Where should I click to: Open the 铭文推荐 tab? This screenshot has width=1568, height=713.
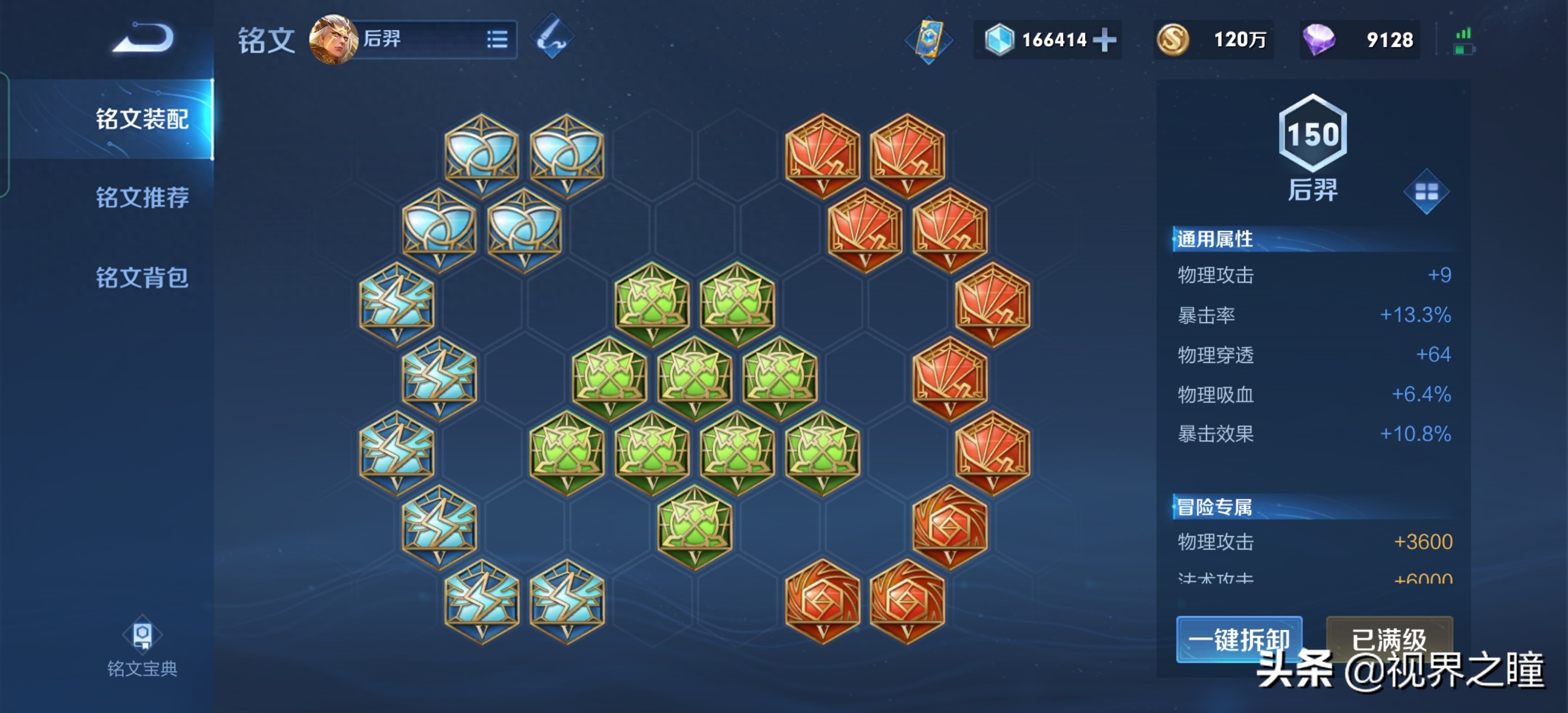pyautogui.click(x=142, y=197)
